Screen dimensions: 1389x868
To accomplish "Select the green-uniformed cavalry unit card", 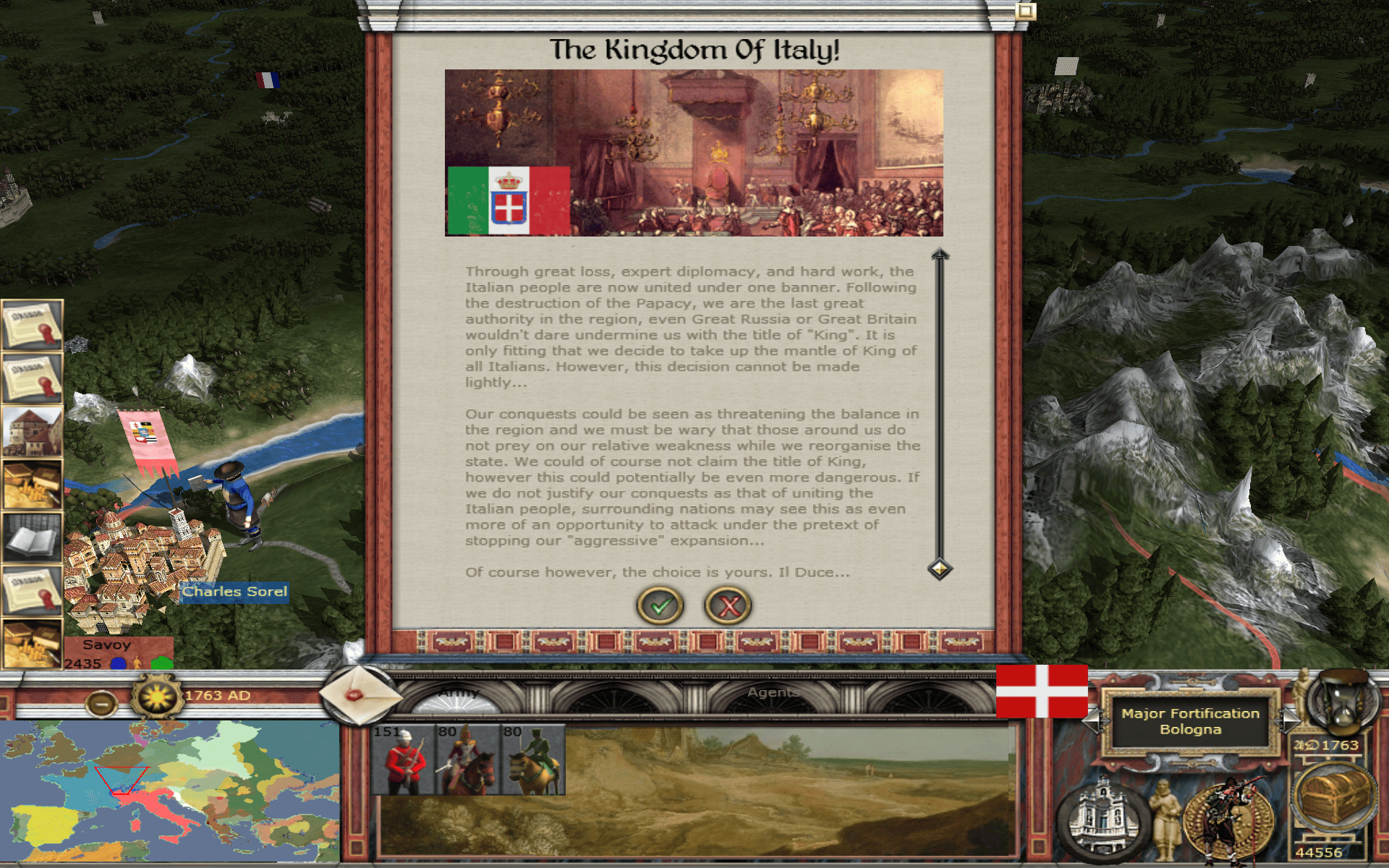I will 534,759.
